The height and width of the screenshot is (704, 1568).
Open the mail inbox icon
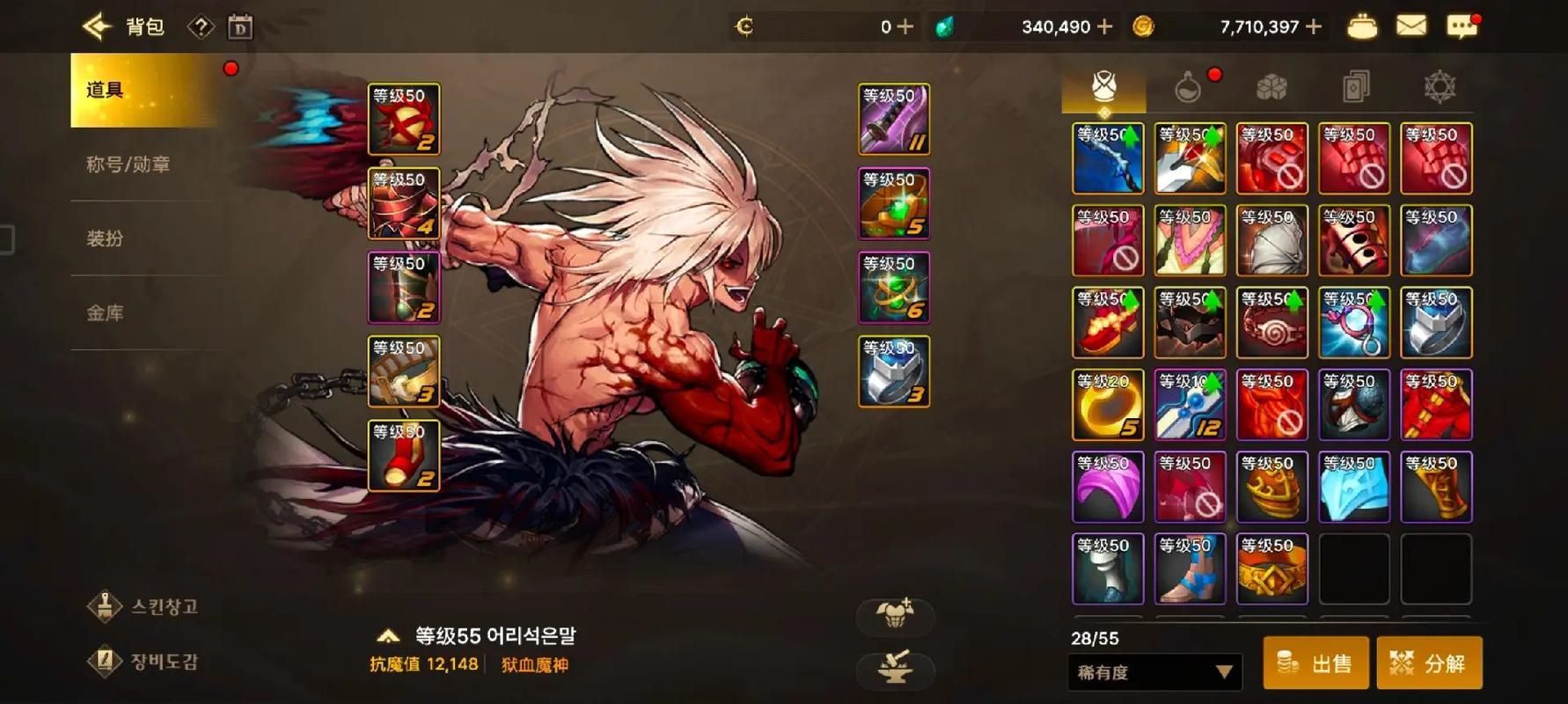[1411, 26]
